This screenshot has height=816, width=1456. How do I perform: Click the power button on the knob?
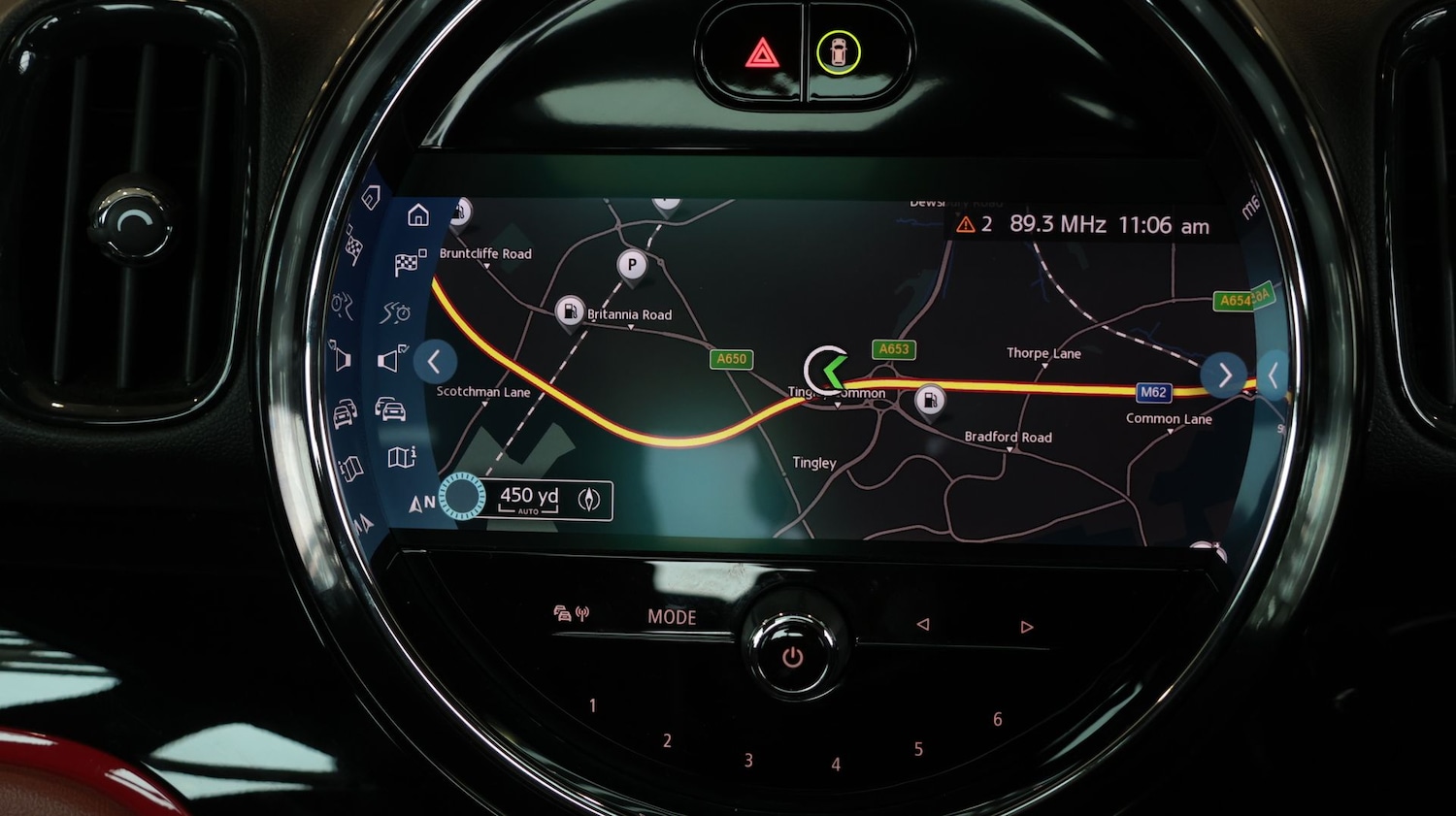tap(792, 657)
